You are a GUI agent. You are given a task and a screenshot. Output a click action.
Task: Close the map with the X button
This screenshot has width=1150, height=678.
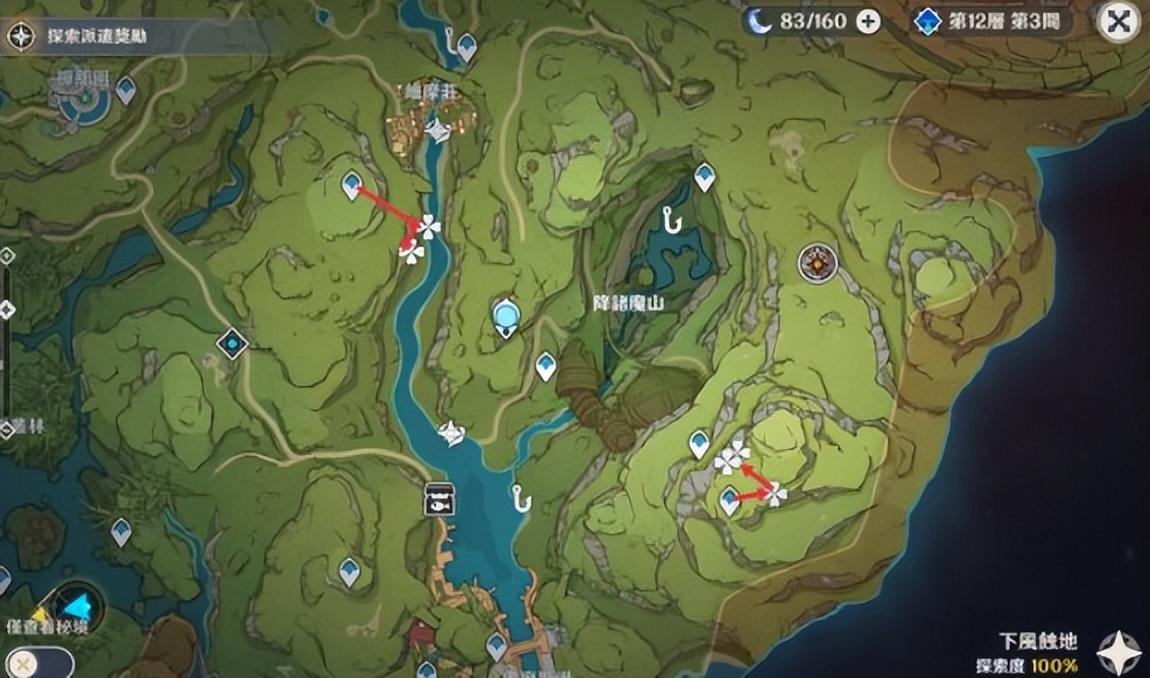point(1117,21)
